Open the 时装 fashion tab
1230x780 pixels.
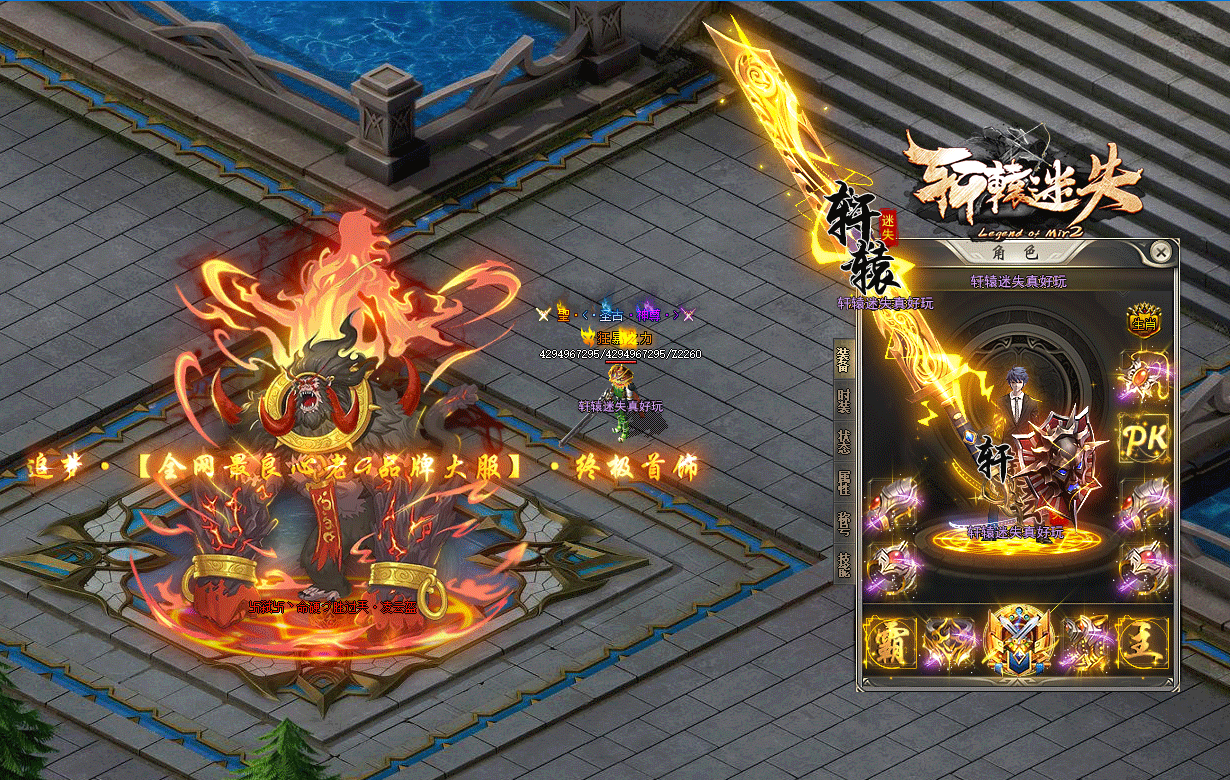(843, 402)
